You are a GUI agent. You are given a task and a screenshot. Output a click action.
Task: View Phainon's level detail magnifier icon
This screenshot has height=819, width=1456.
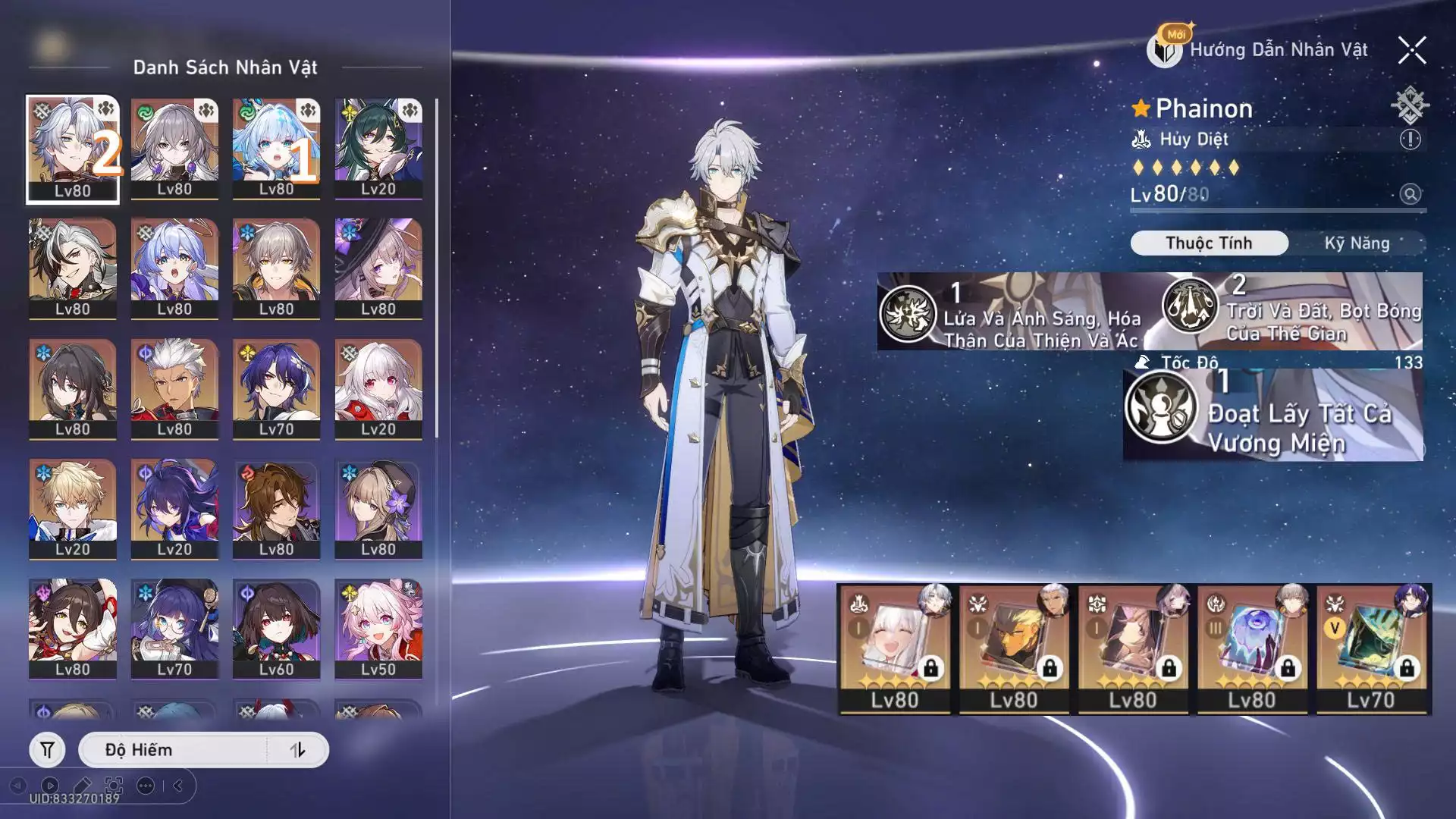point(1410,194)
